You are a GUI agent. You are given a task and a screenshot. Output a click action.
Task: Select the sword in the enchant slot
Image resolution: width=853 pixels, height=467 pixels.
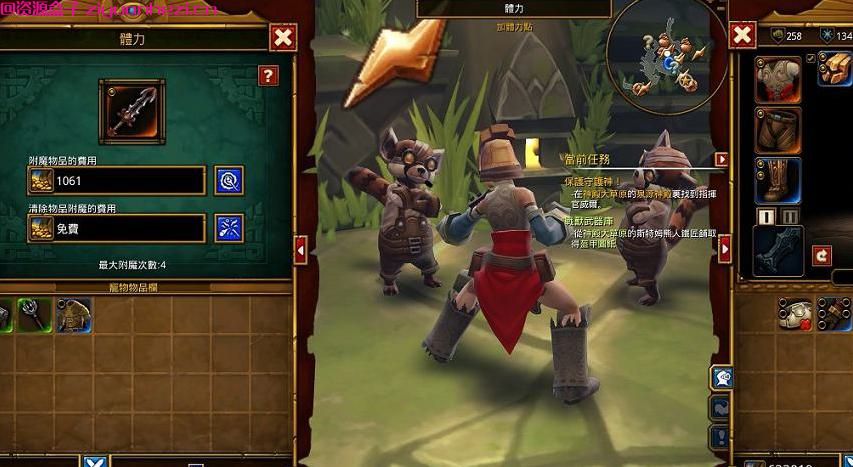pyautogui.click(x=131, y=110)
